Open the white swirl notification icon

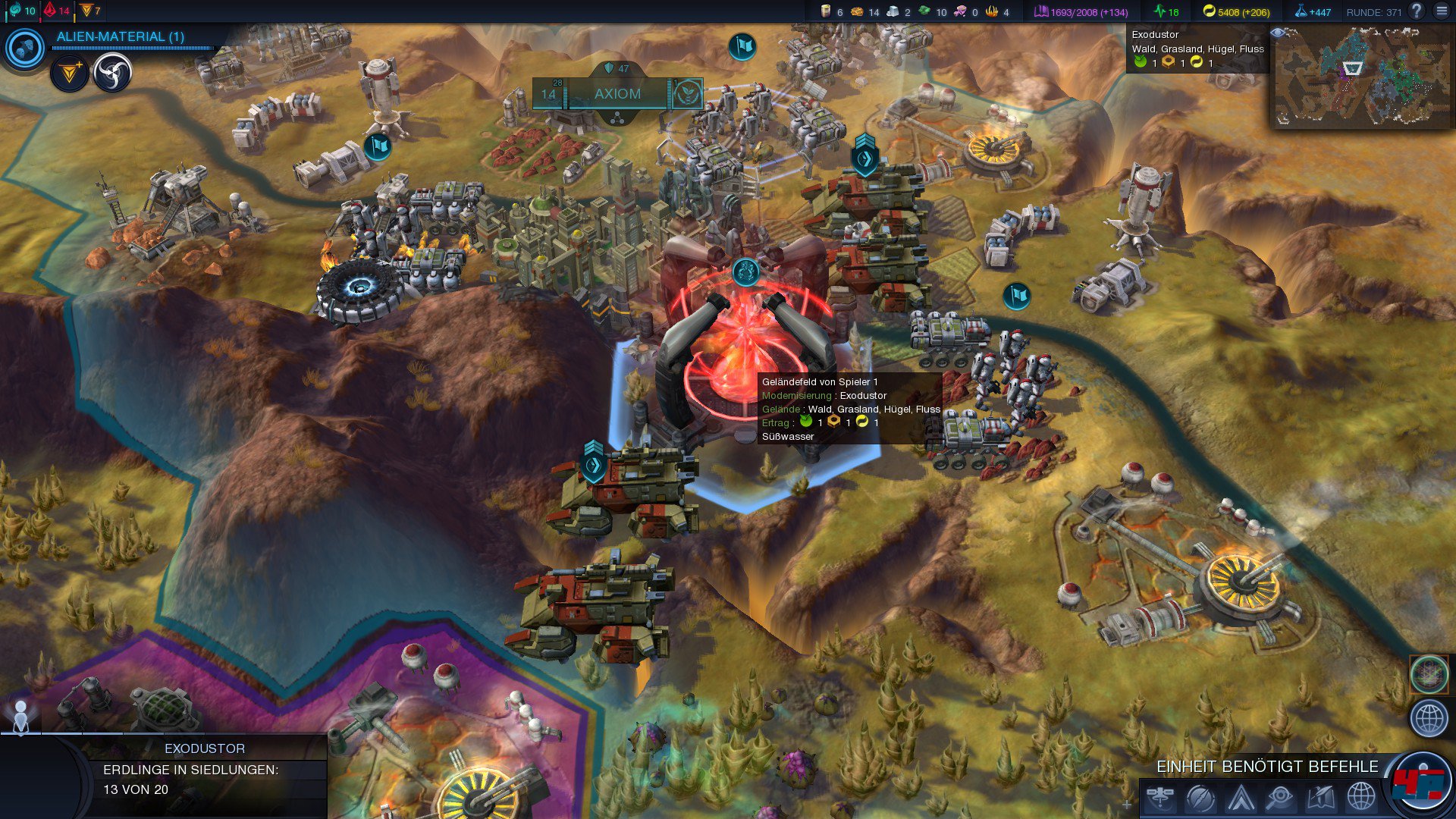coord(112,74)
